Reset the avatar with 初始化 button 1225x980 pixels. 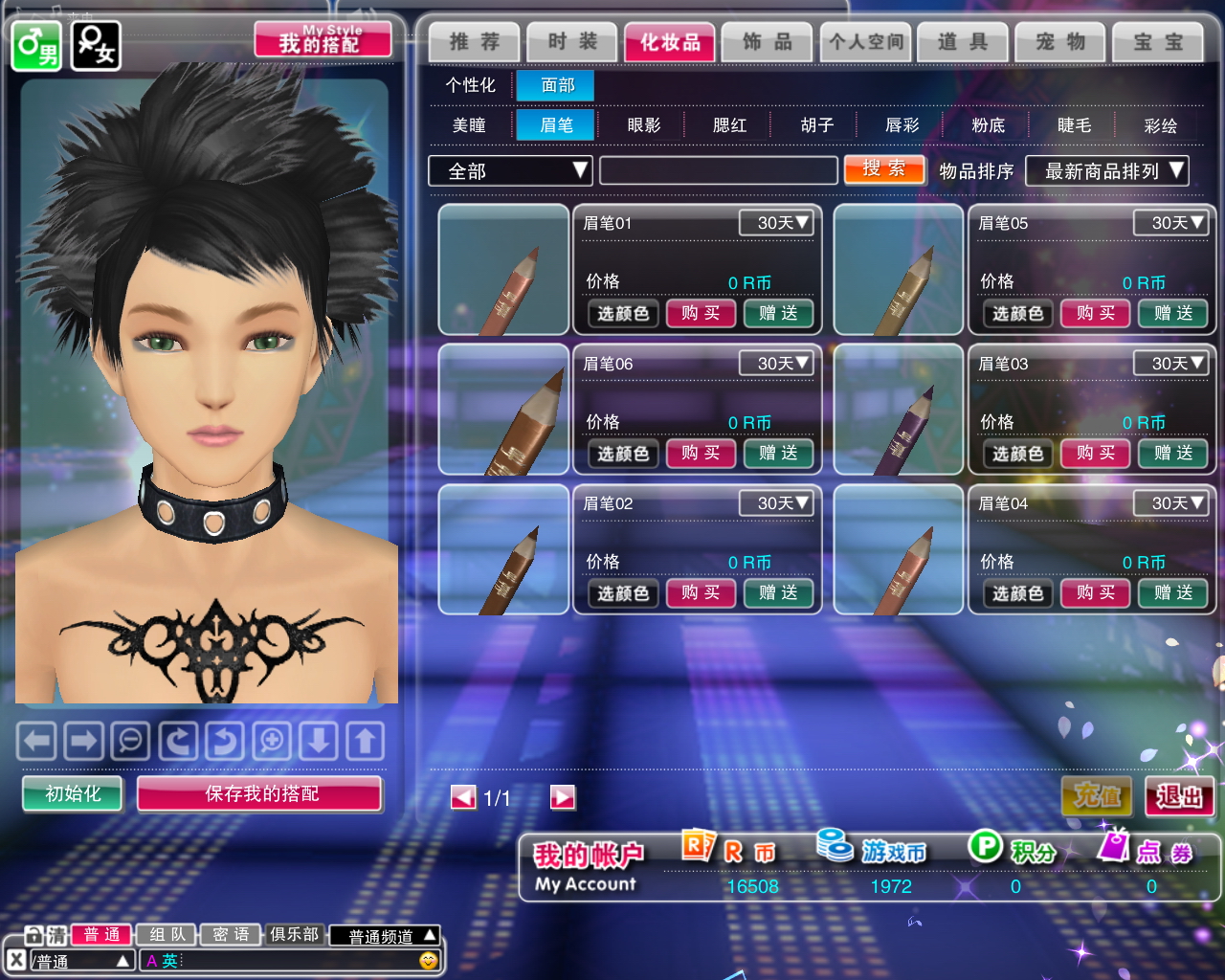[73, 793]
